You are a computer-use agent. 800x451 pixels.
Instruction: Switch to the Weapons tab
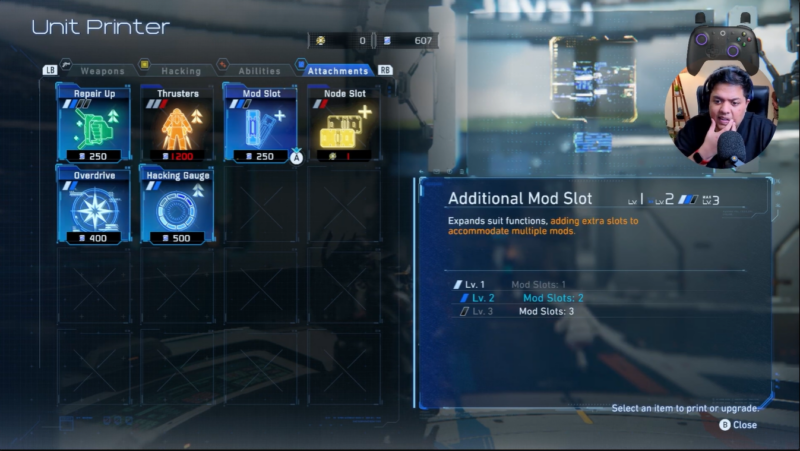coord(102,71)
